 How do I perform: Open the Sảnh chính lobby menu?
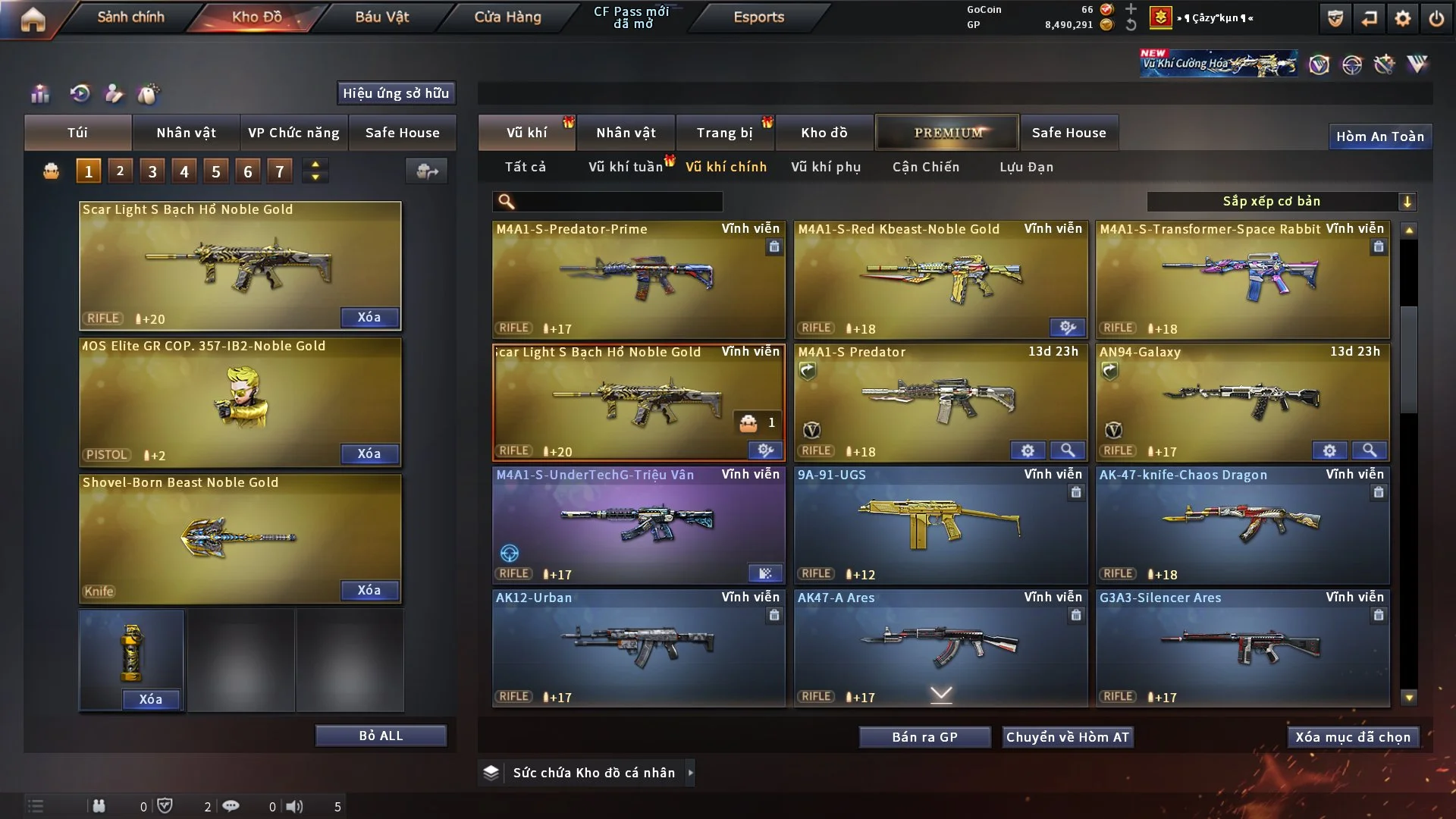(x=130, y=17)
